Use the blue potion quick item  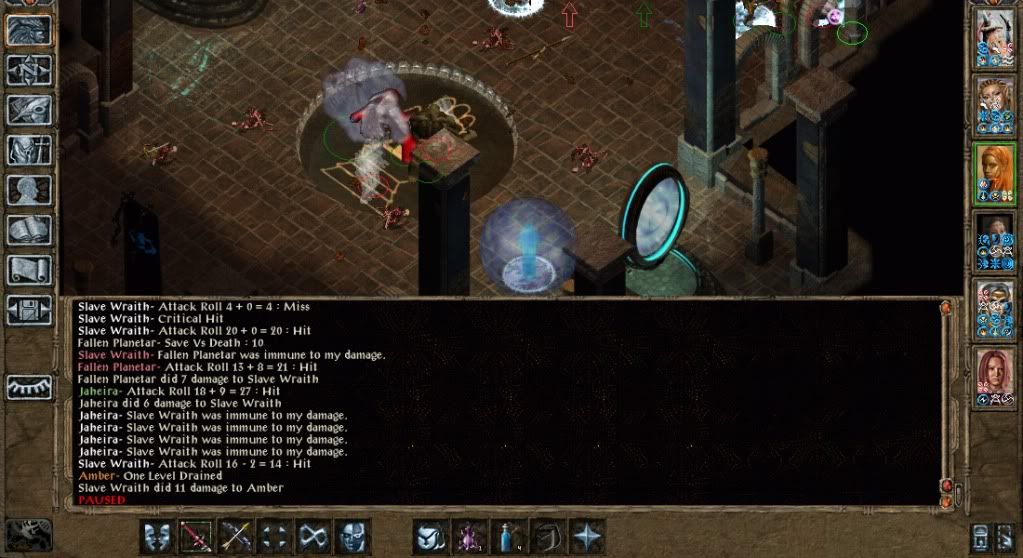(508, 536)
